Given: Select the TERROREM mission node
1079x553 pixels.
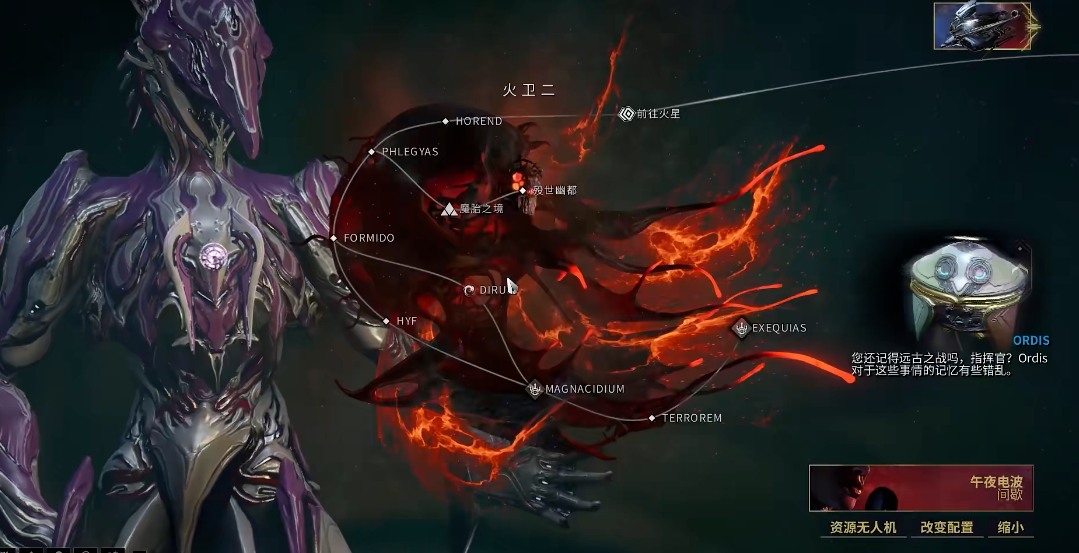Looking at the screenshot, I should [652, 418].
